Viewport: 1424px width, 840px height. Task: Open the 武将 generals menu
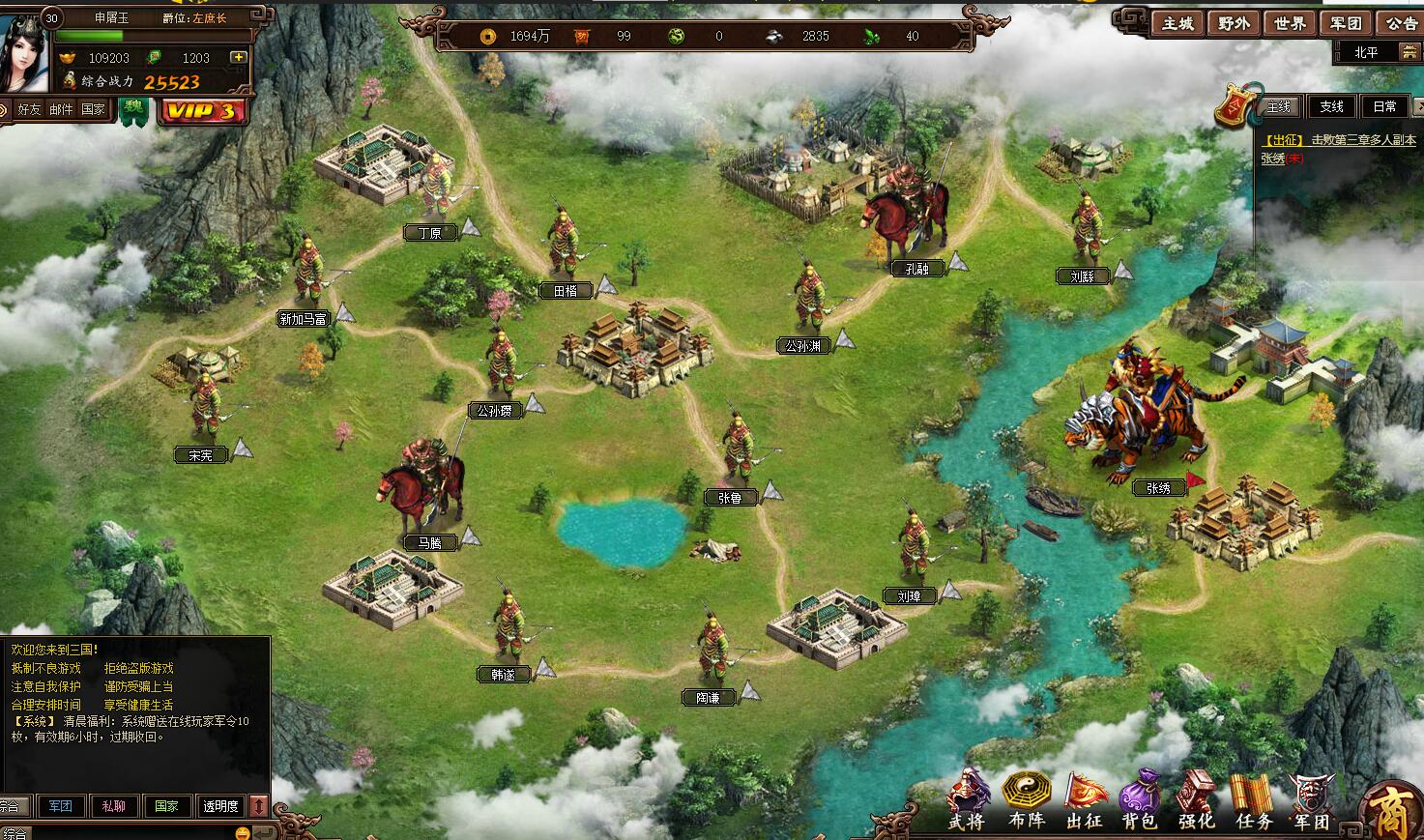point(967,801)
